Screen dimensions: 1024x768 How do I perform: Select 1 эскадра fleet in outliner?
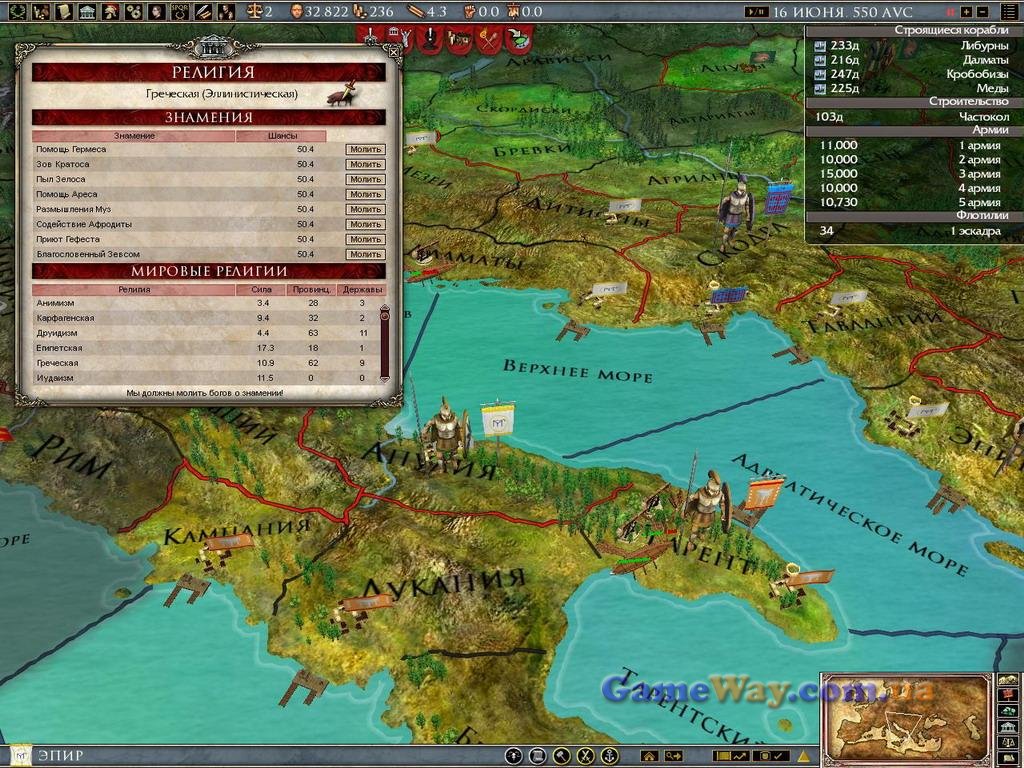pos(908,231)
